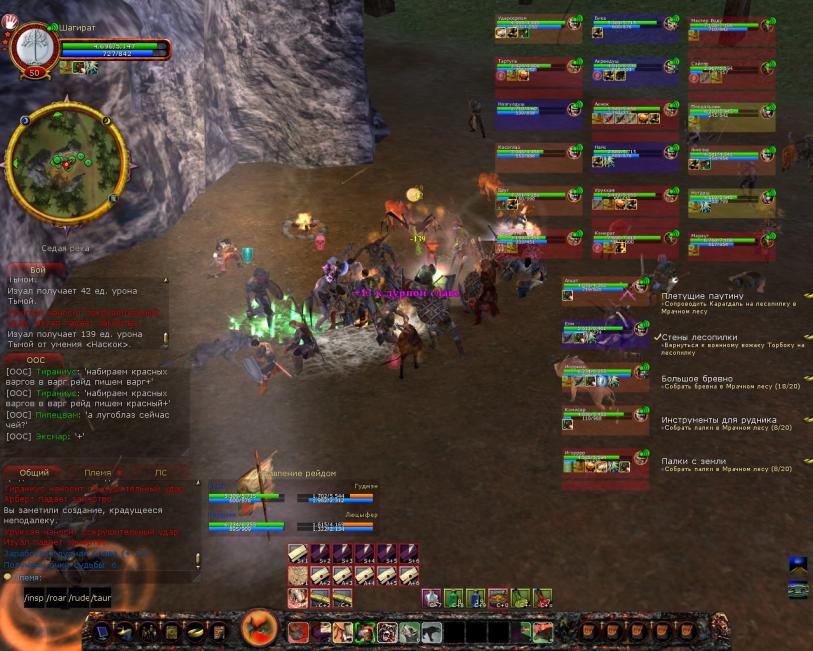Click the large round centre button on the bottom bar
The image size is (813, 651).
pyautogui.click(x=260, y=630)
